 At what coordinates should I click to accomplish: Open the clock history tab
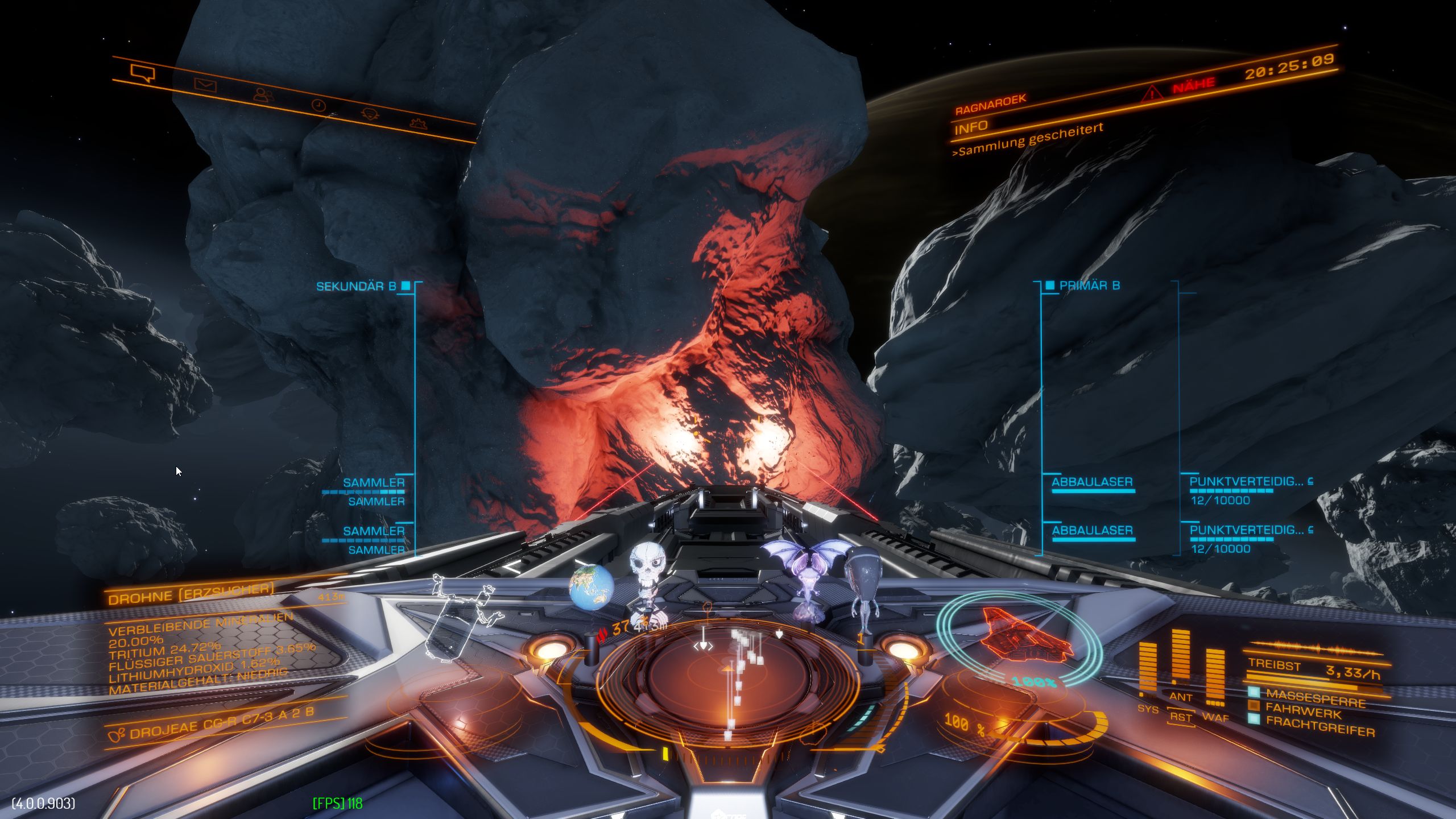[x=318, y=105]
